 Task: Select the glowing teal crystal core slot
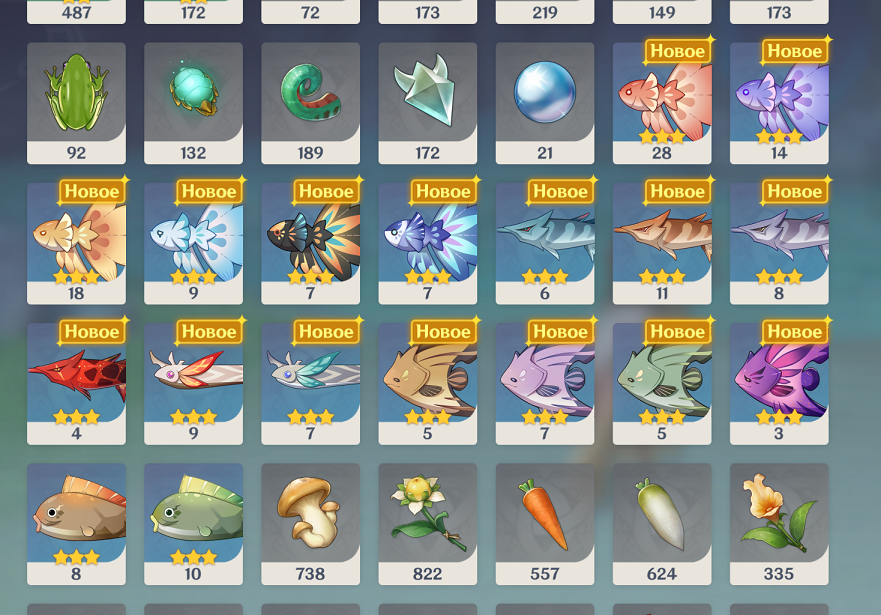193,102
